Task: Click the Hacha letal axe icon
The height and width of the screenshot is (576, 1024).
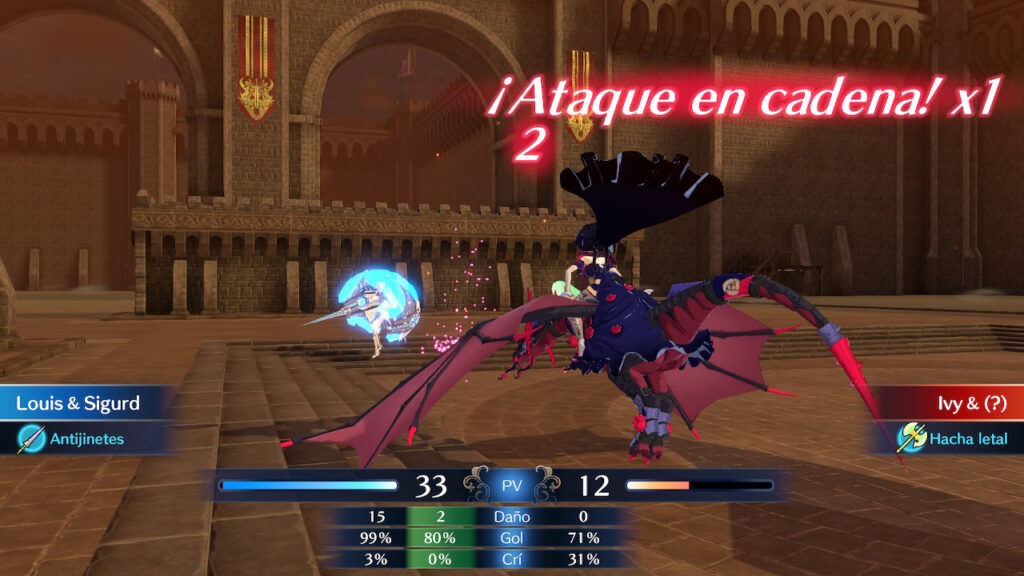Action: click(x=911, y=437)
